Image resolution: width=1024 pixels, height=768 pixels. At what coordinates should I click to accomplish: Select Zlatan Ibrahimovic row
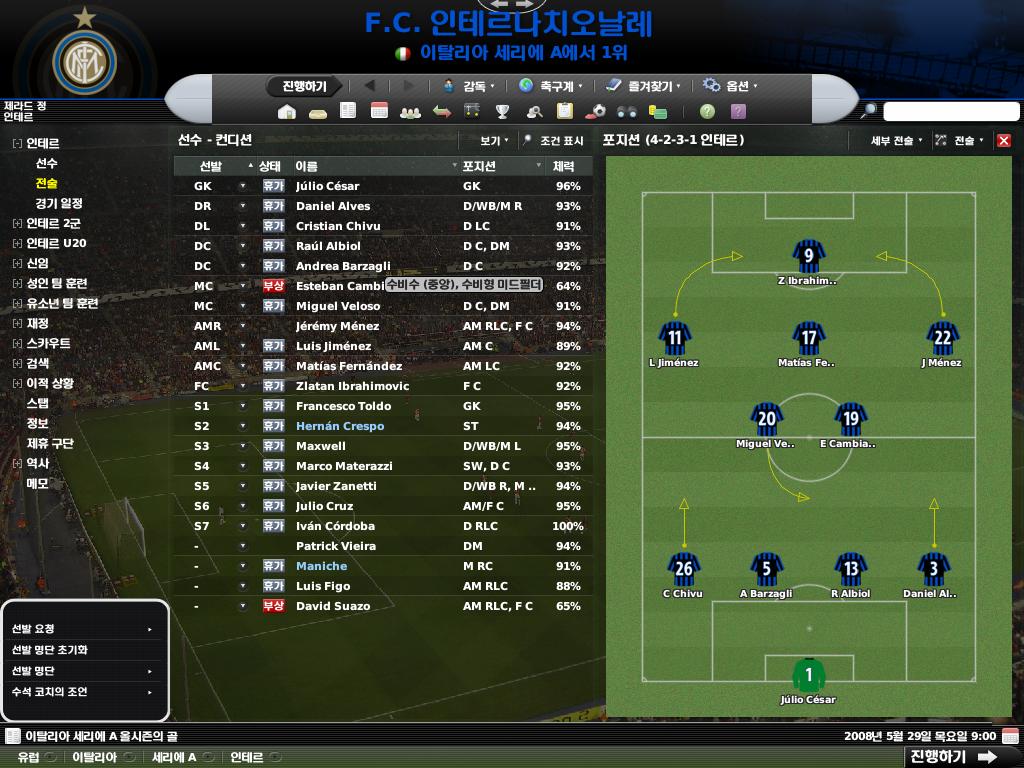coord(352,386)
